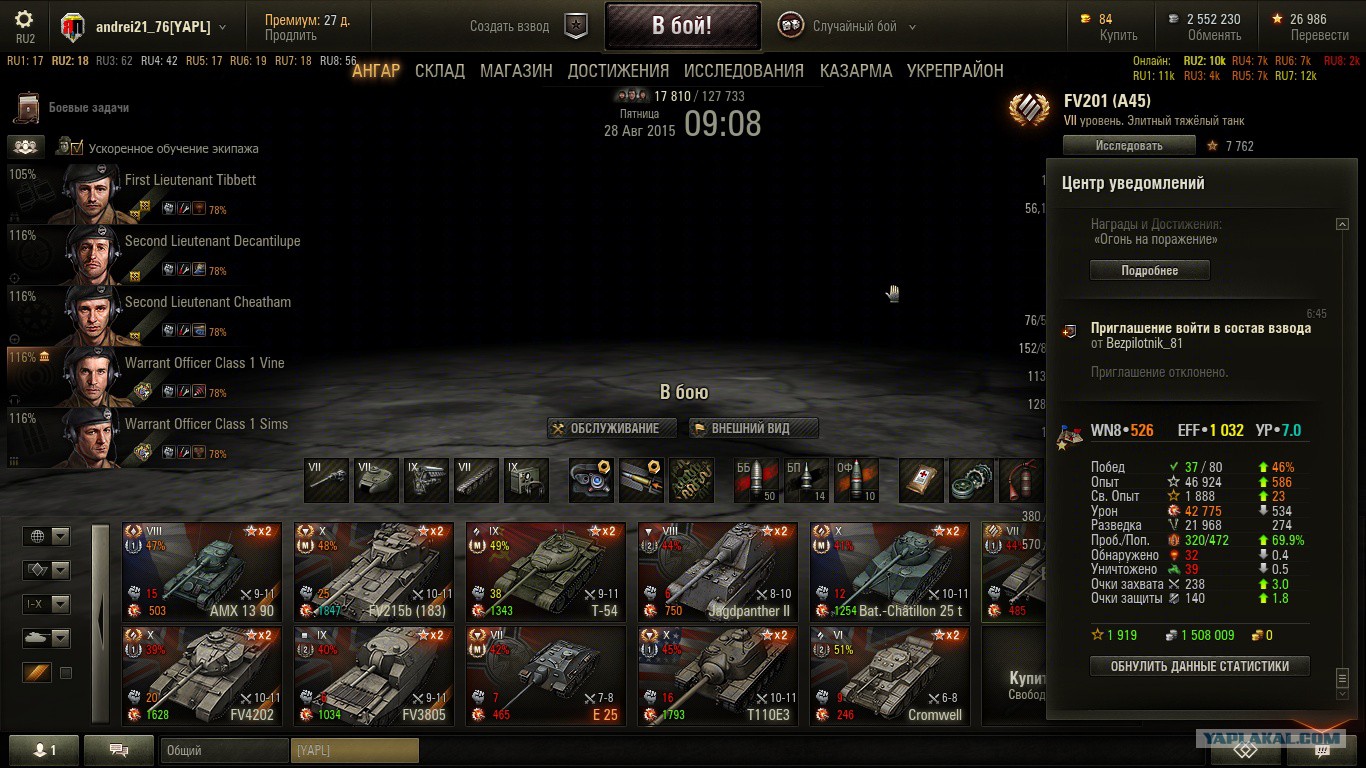1366x768 pixels.
Task: Open the КАЗАРМА tab
Action: pyautogui.click(x=856, y=71)
